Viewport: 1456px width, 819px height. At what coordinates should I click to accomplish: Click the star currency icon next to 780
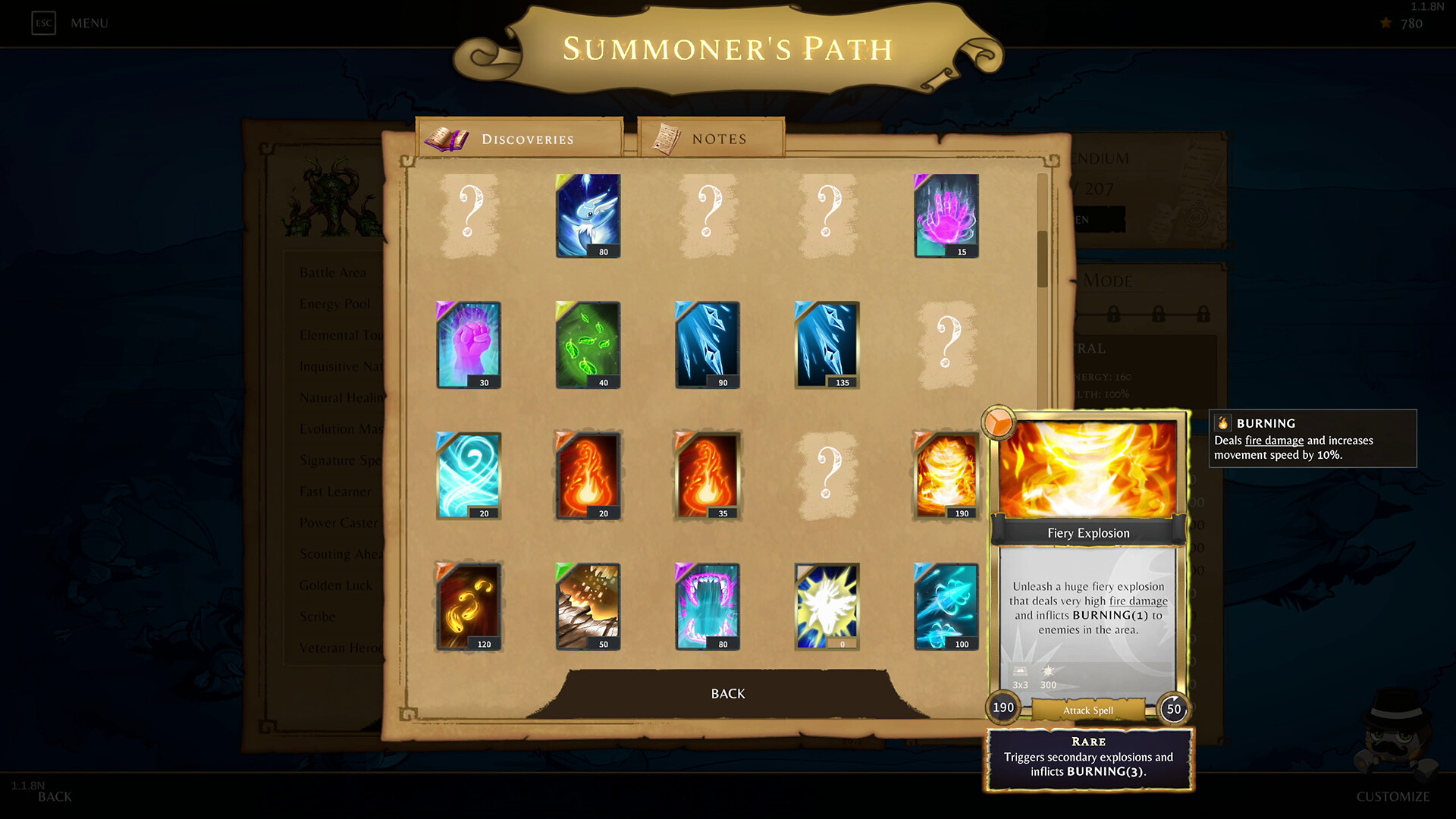tap(1385, 24)
